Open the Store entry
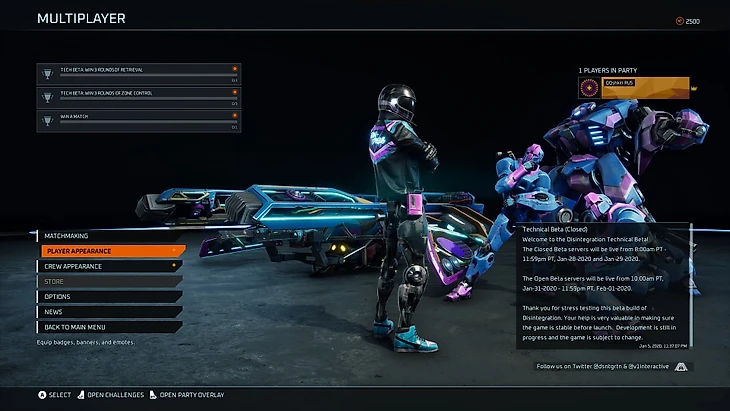 [x=110, y=281]
